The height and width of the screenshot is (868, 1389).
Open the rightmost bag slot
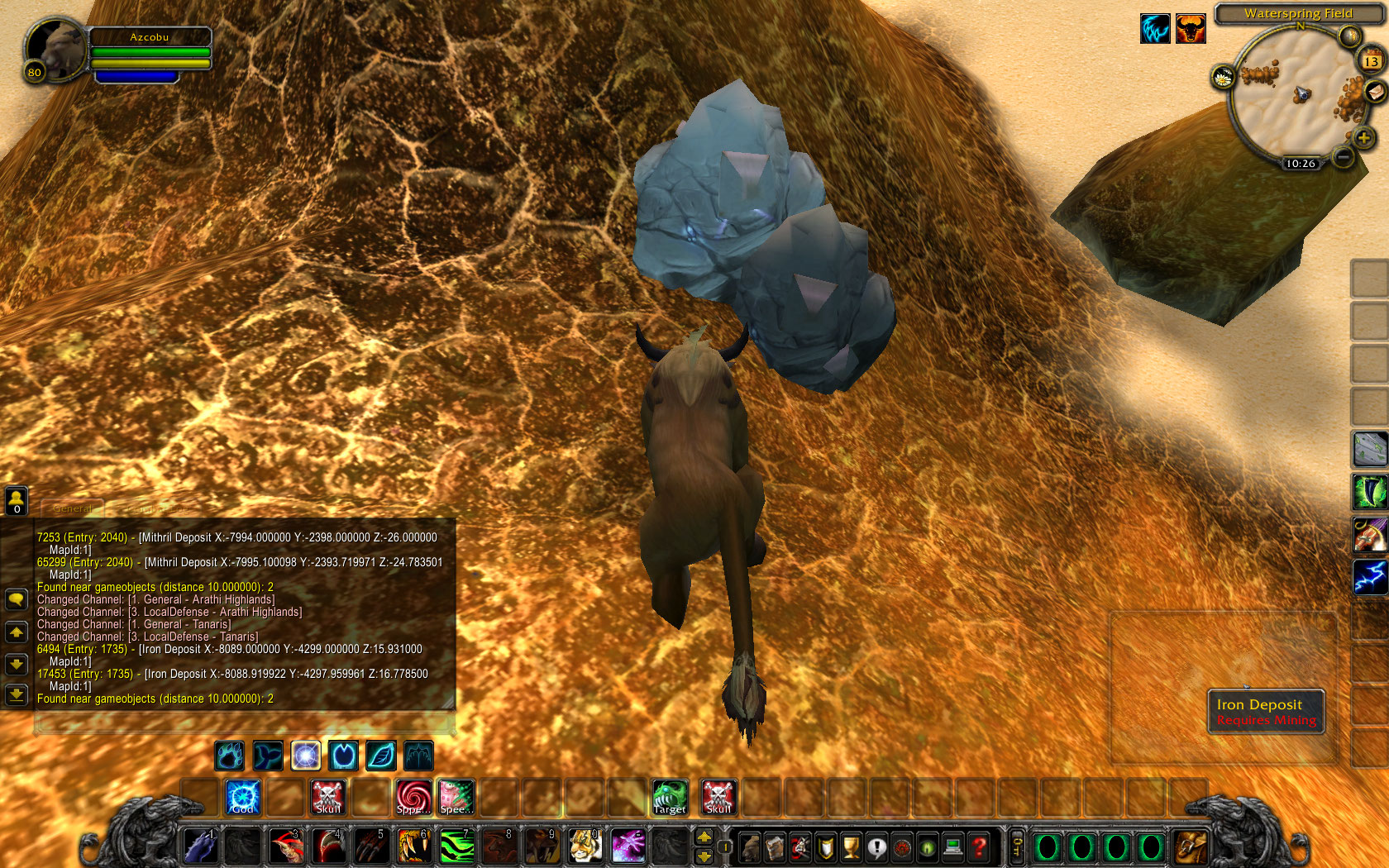1189,847
